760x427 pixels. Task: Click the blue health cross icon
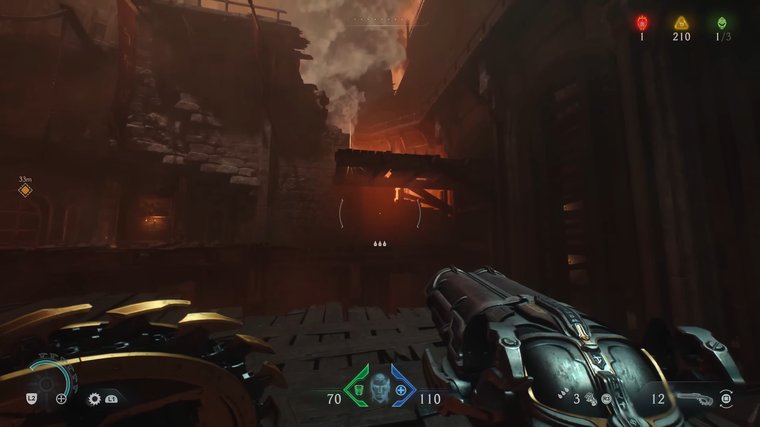pos(401,389)
